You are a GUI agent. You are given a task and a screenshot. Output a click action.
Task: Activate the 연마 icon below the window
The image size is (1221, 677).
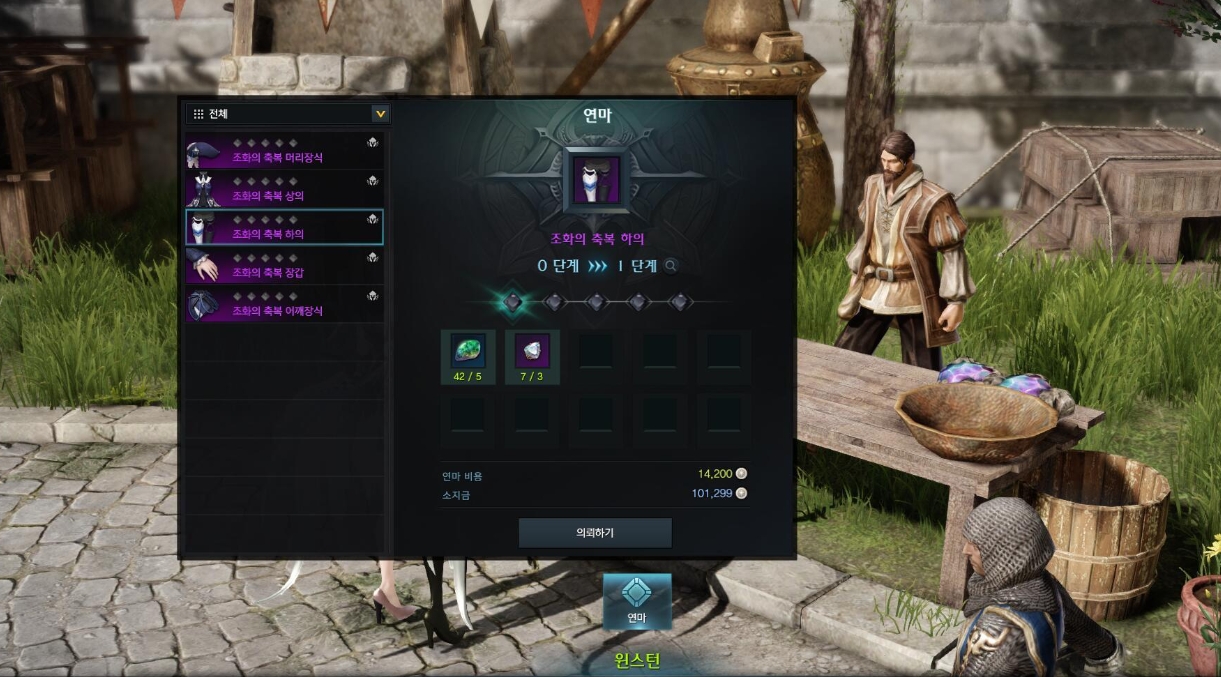point(637,601)
